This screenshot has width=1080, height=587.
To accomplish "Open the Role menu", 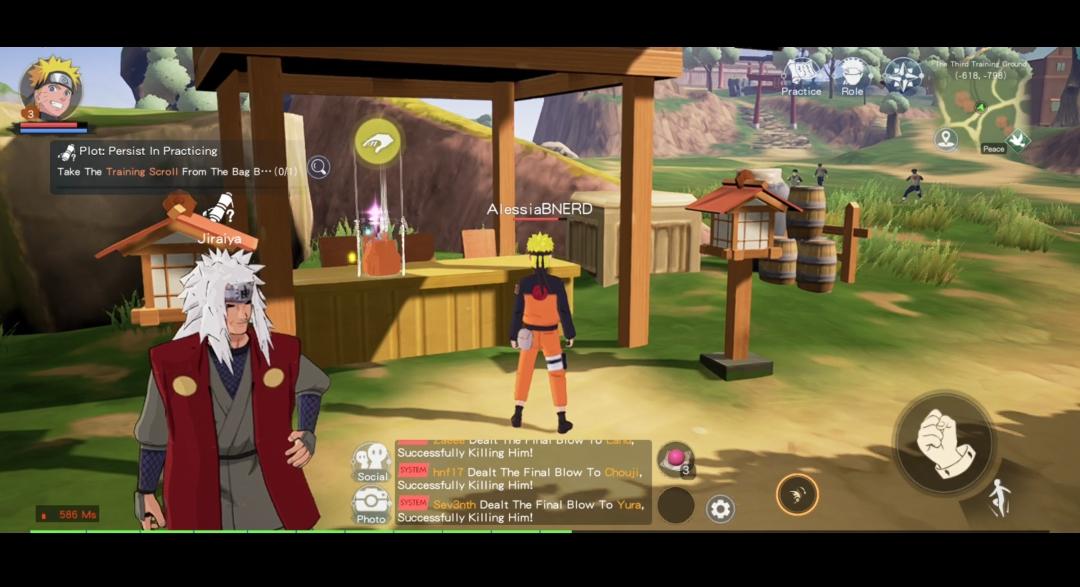I will (852, 77).
